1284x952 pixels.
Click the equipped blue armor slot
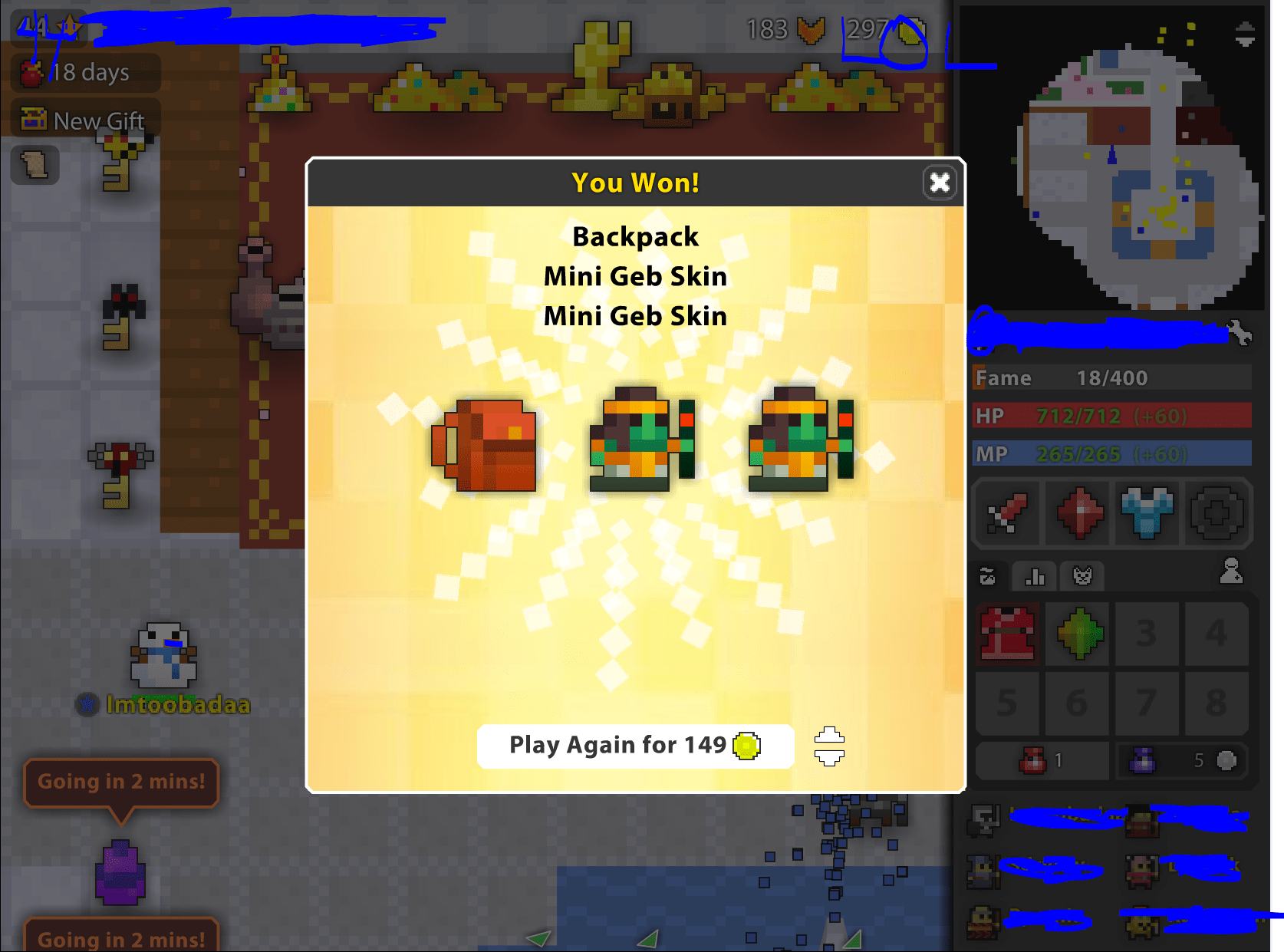point(1147,514)
